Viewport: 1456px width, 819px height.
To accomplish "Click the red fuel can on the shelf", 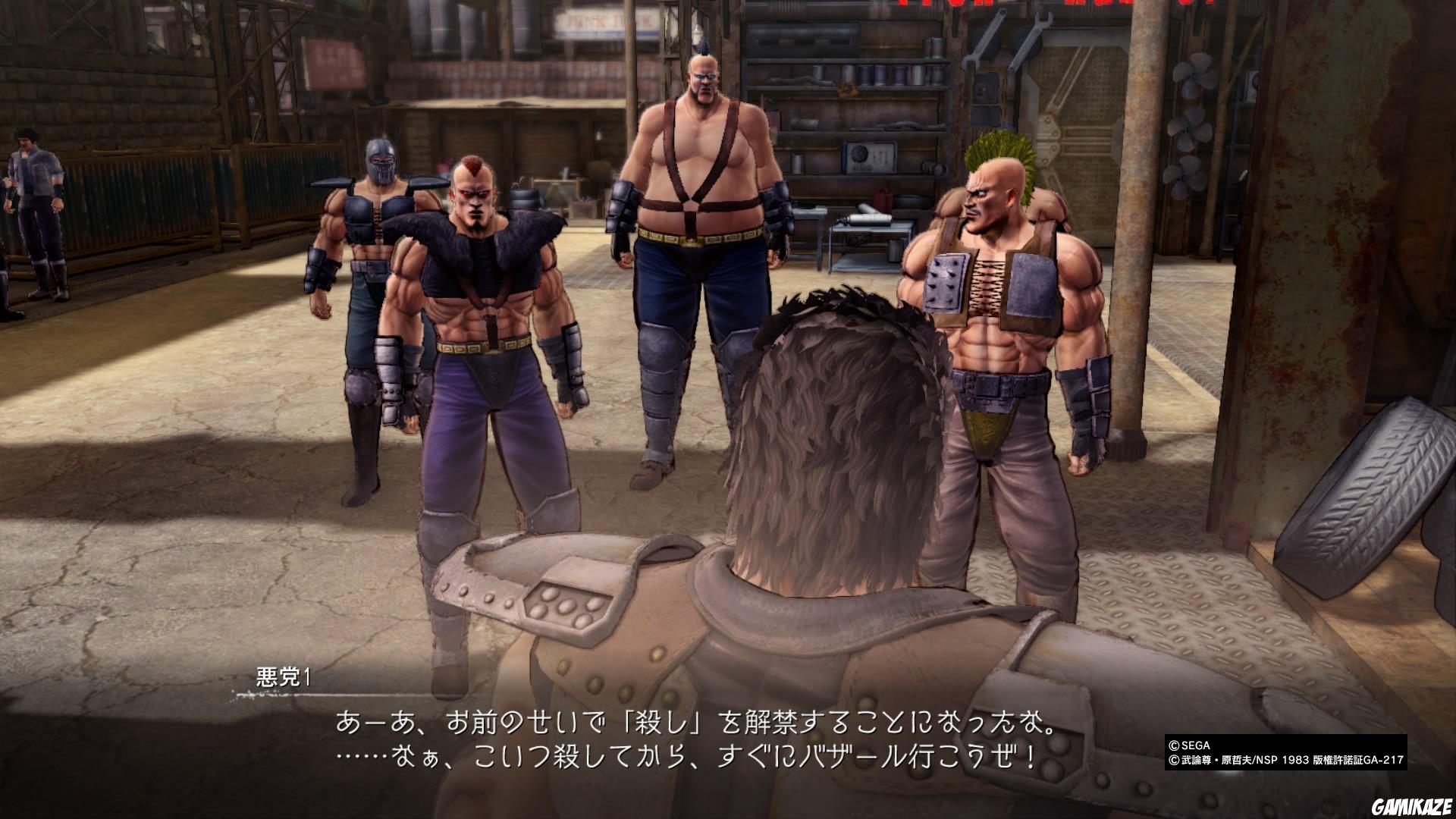I will (882, 199).
